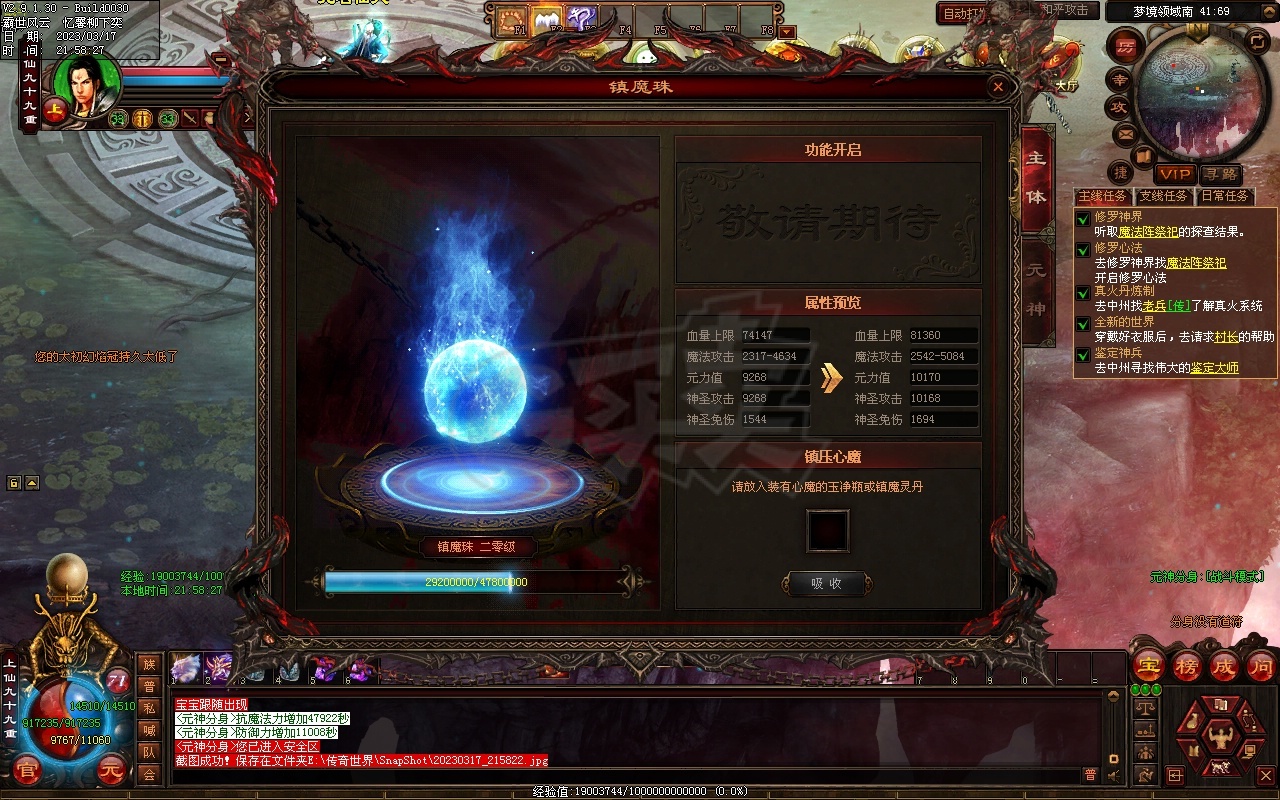
Task: Select the empty 镇压心魔 item slot
Action: 827,531
